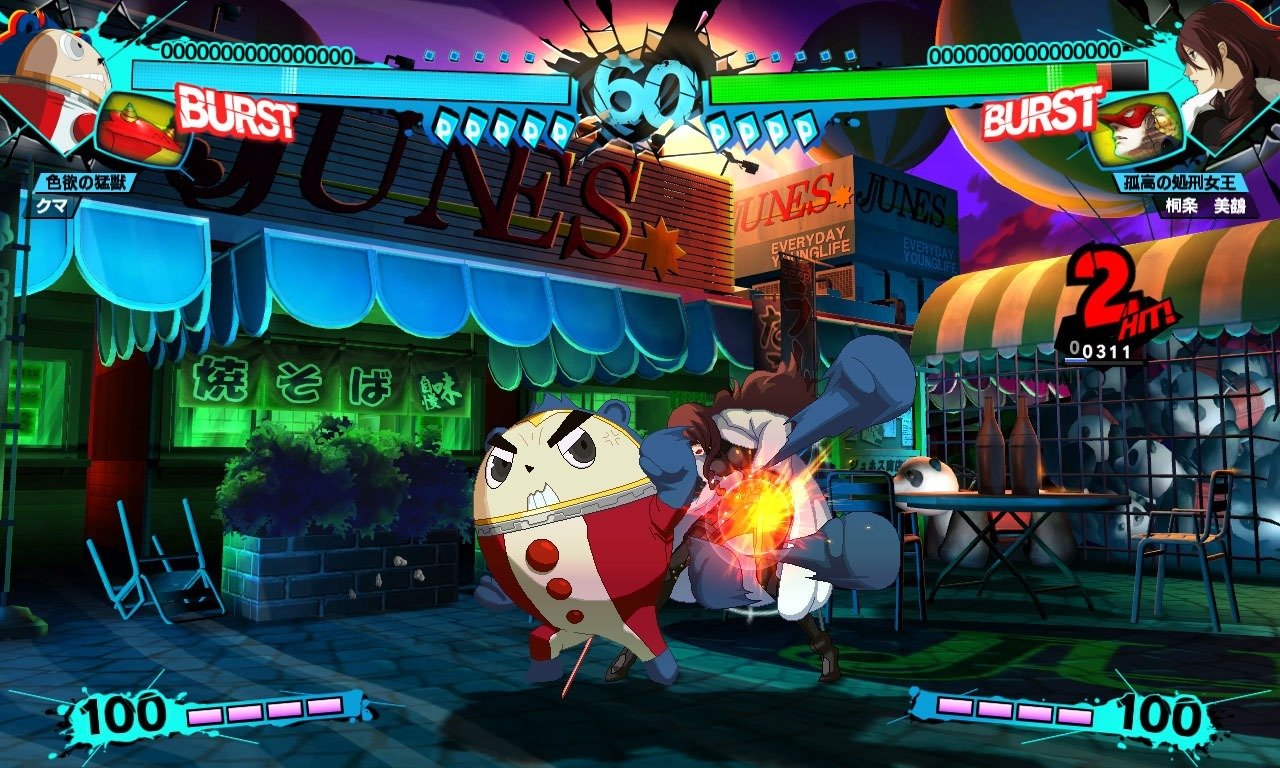Toggle the right skill gauge diamonds
Screen dimensions: 1280x768
[x=760, y=130]
